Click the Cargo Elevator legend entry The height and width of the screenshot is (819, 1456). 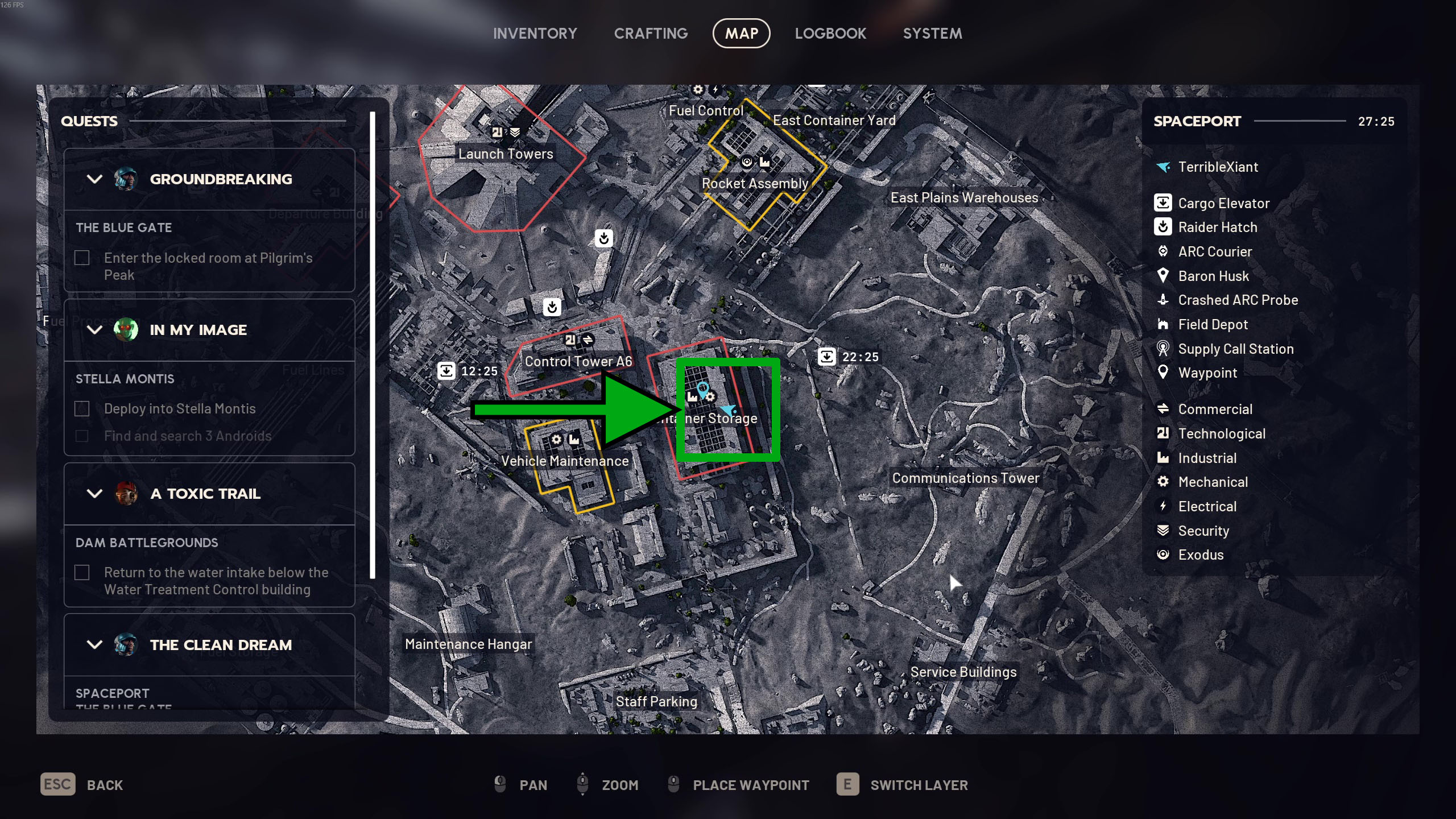click(x=1223, y=203)
